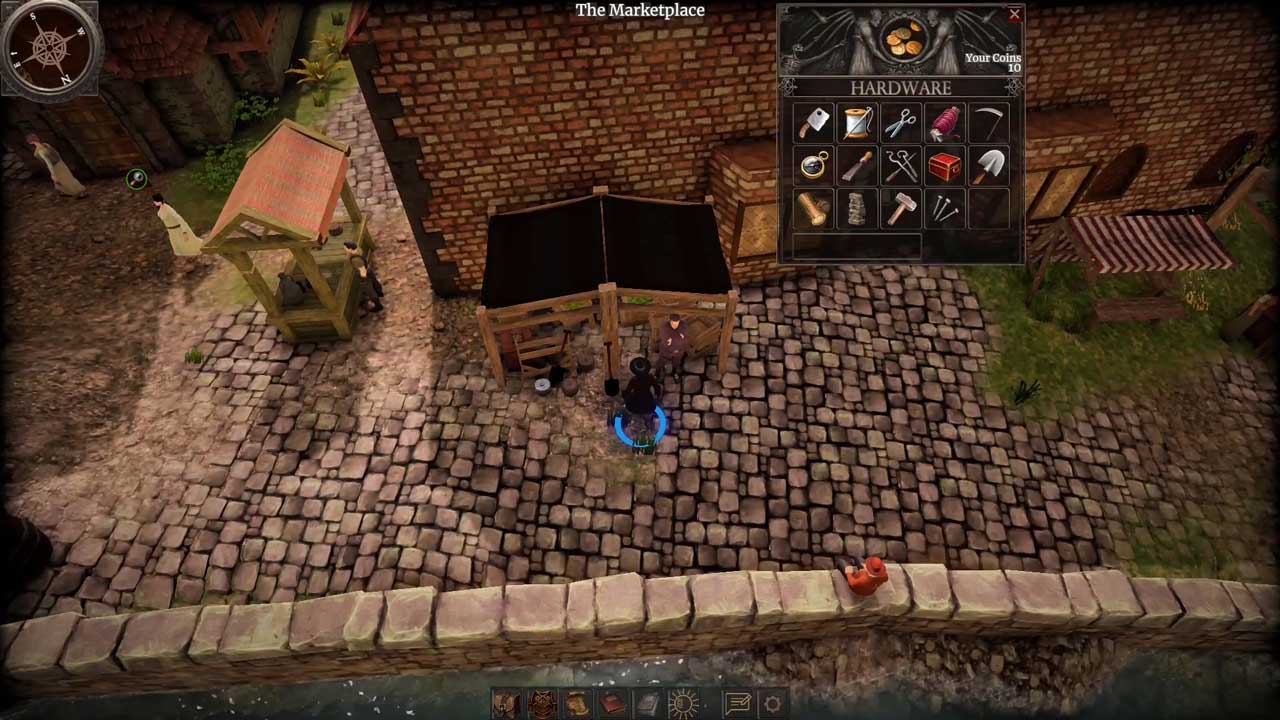Select the stacked stones item

click(x=857, y=209)
